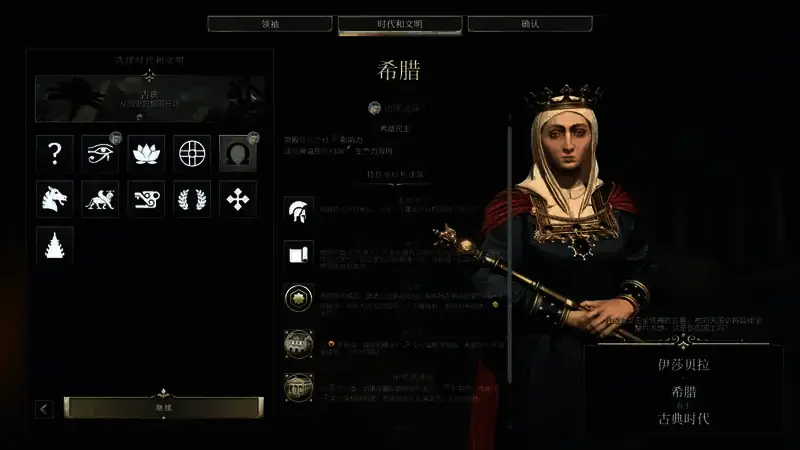The image size is (800, 450).
Task: Go back with the left arrow button
Action: click(44, 409)
